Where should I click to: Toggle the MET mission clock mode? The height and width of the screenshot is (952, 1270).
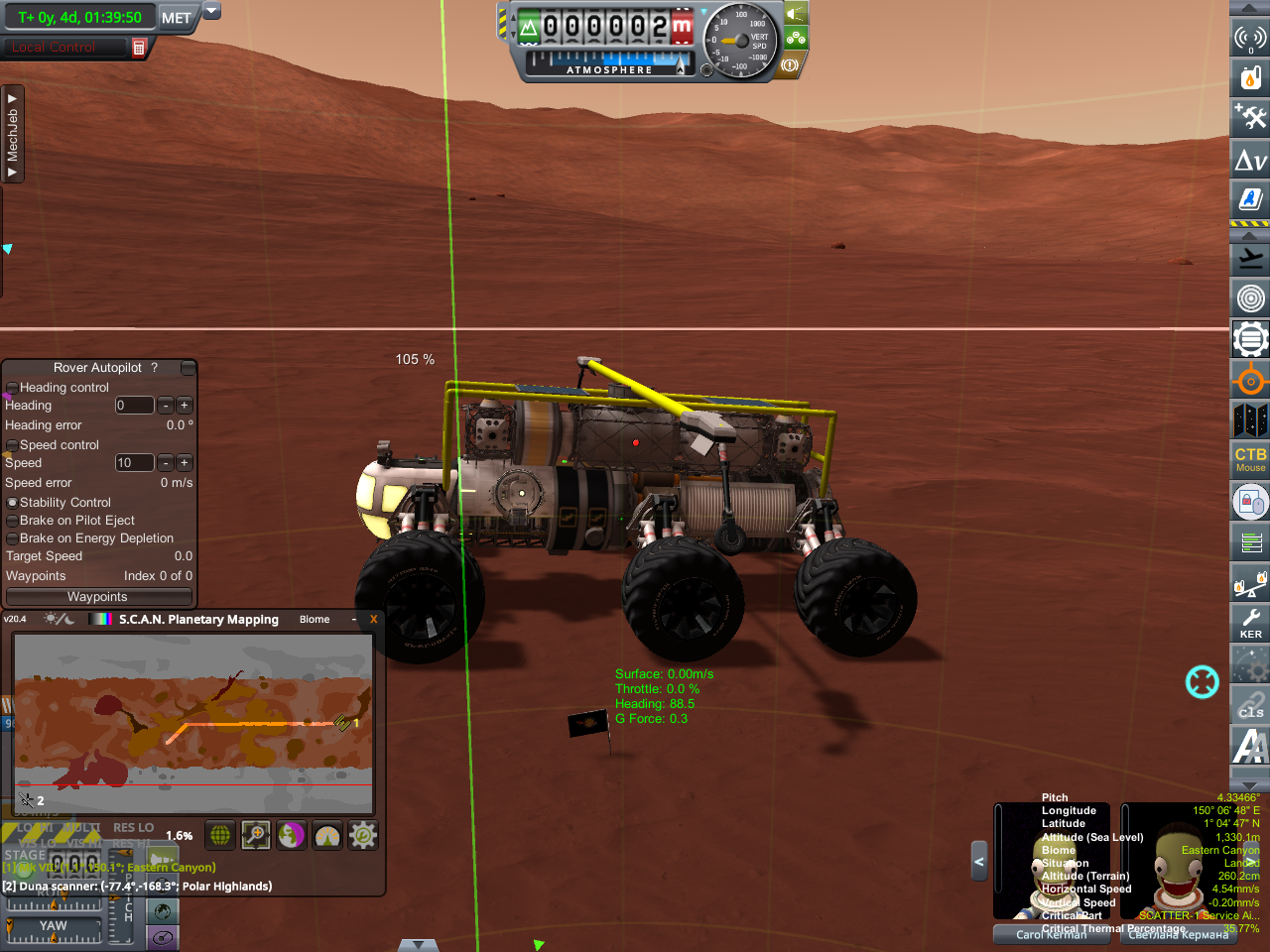(177, 18)
